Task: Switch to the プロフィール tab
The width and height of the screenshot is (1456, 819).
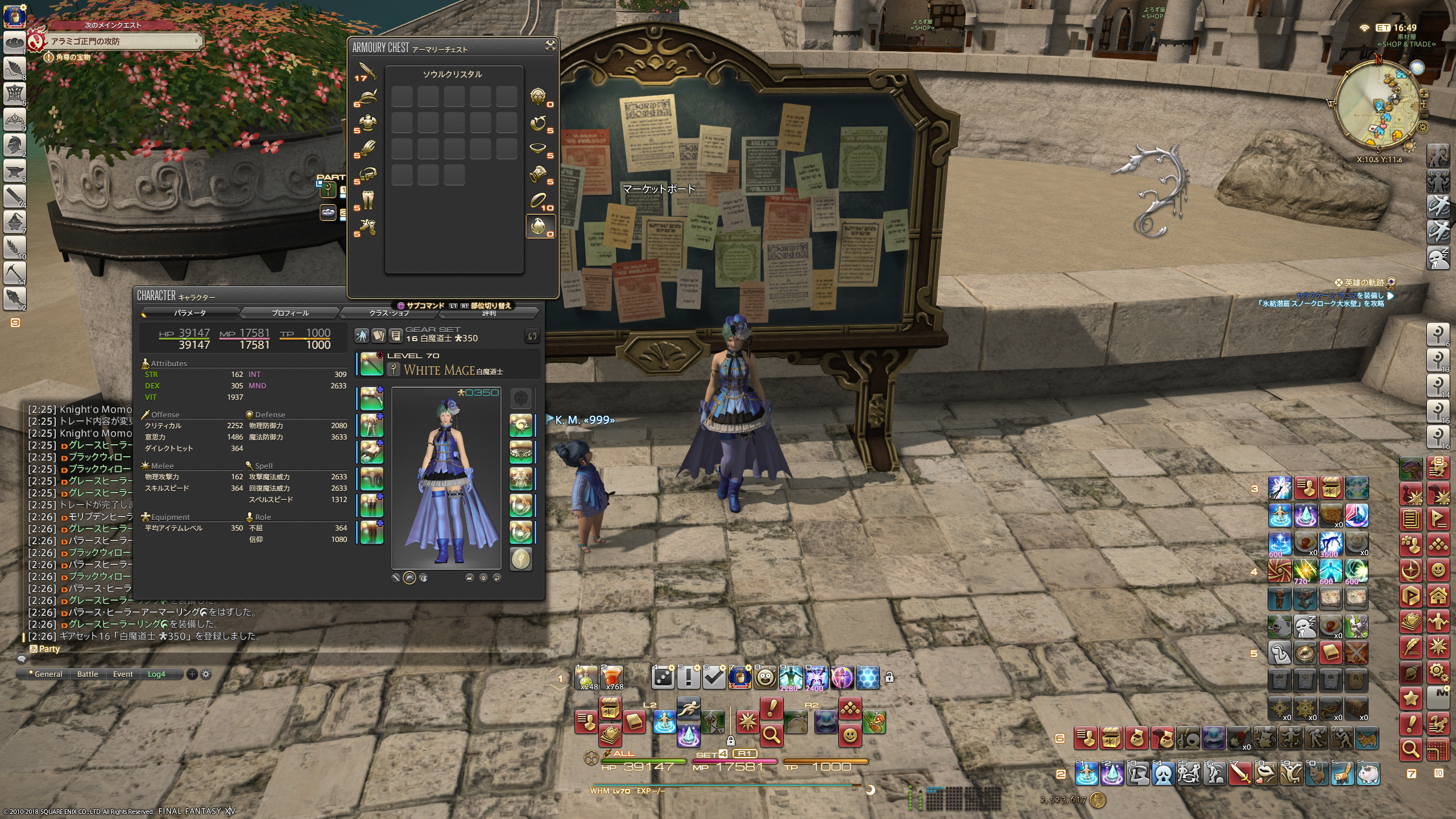Action: click(x=290, y=313)
